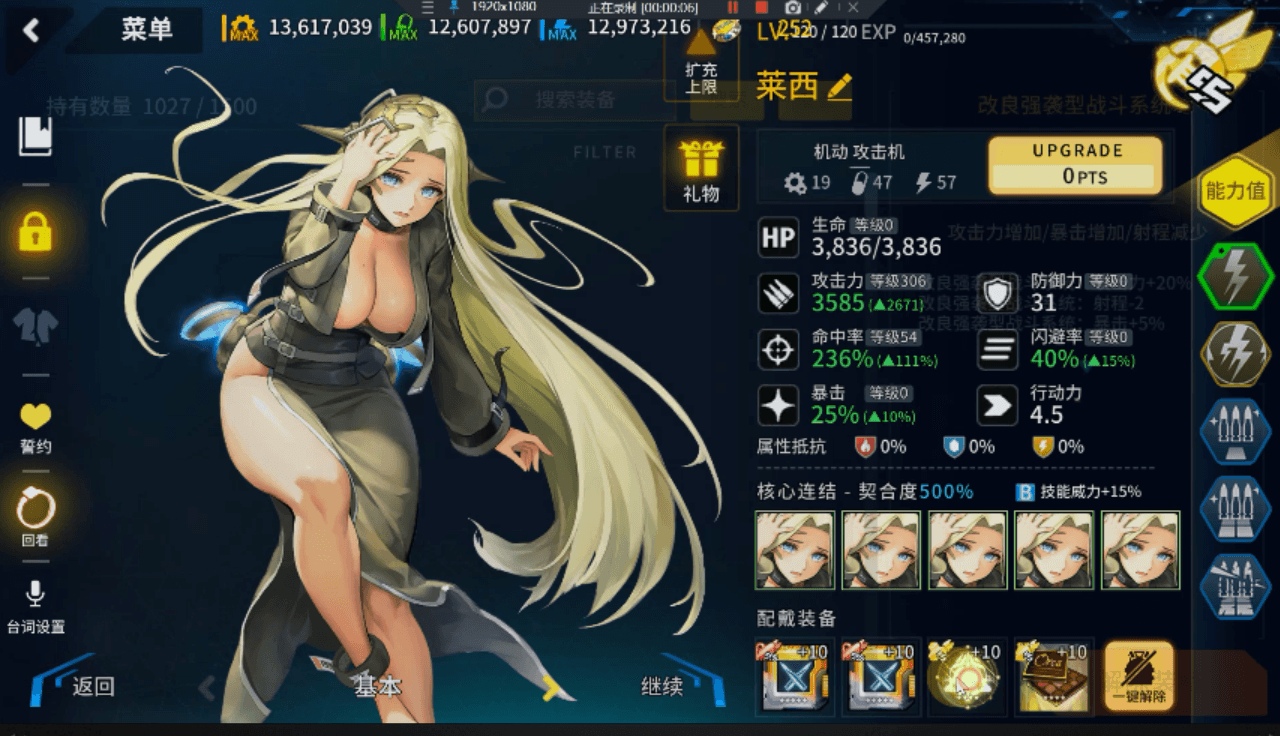The height and width of the screenshot is (736, 1280).
Task: Click the 一键解除 unequip-all button
Action: coord(1138,676)
